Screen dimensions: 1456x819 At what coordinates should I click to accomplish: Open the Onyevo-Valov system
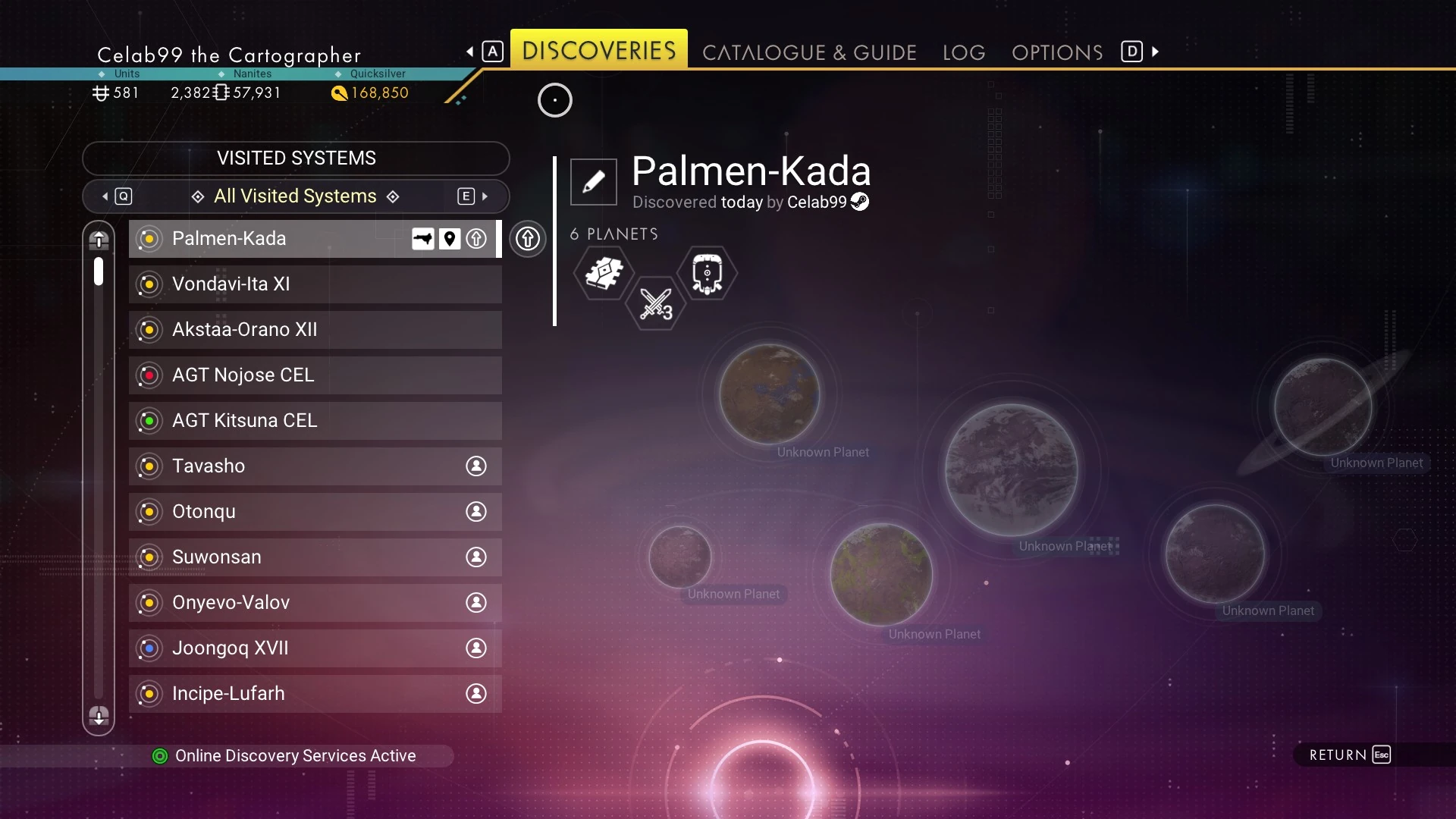(x=315, y=603)
